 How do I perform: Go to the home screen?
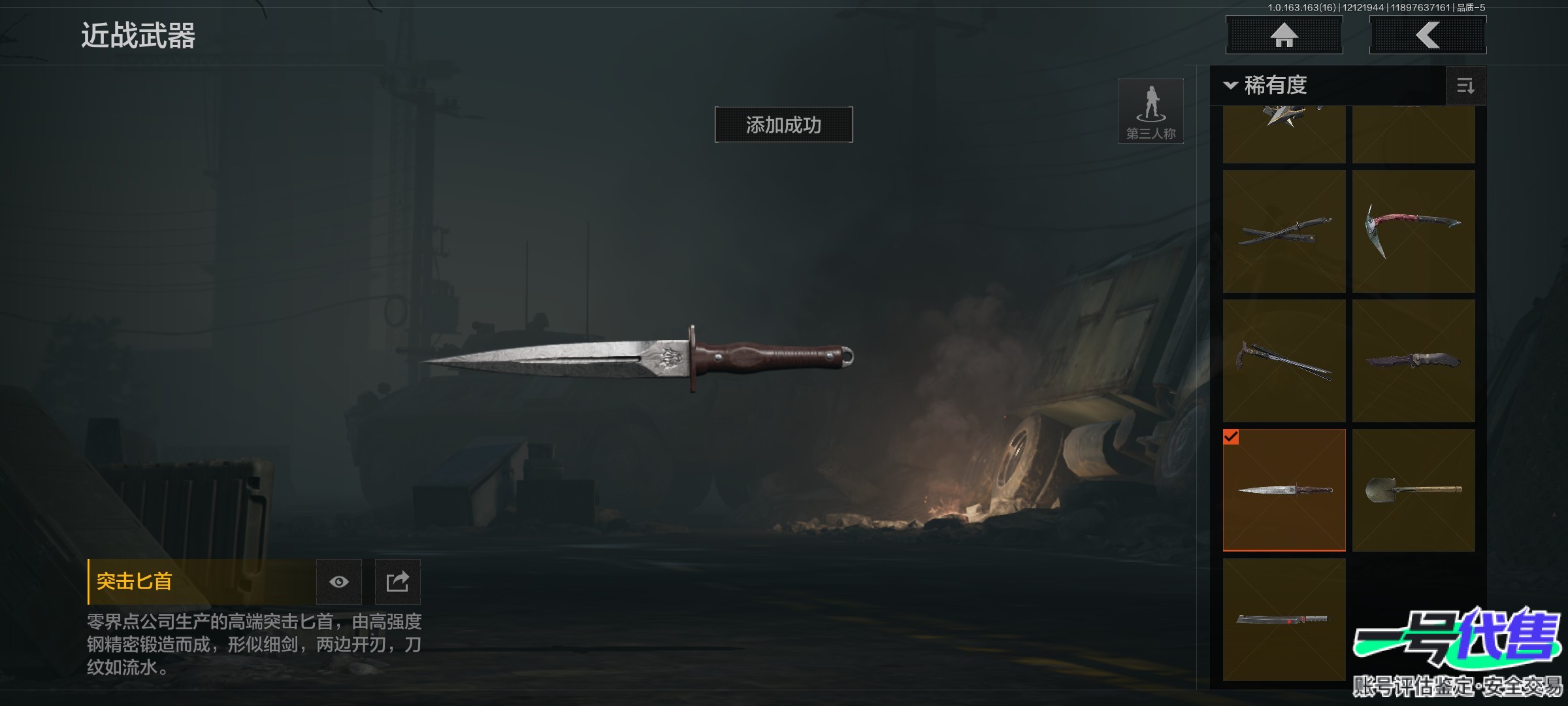(x=1284, y=35)
